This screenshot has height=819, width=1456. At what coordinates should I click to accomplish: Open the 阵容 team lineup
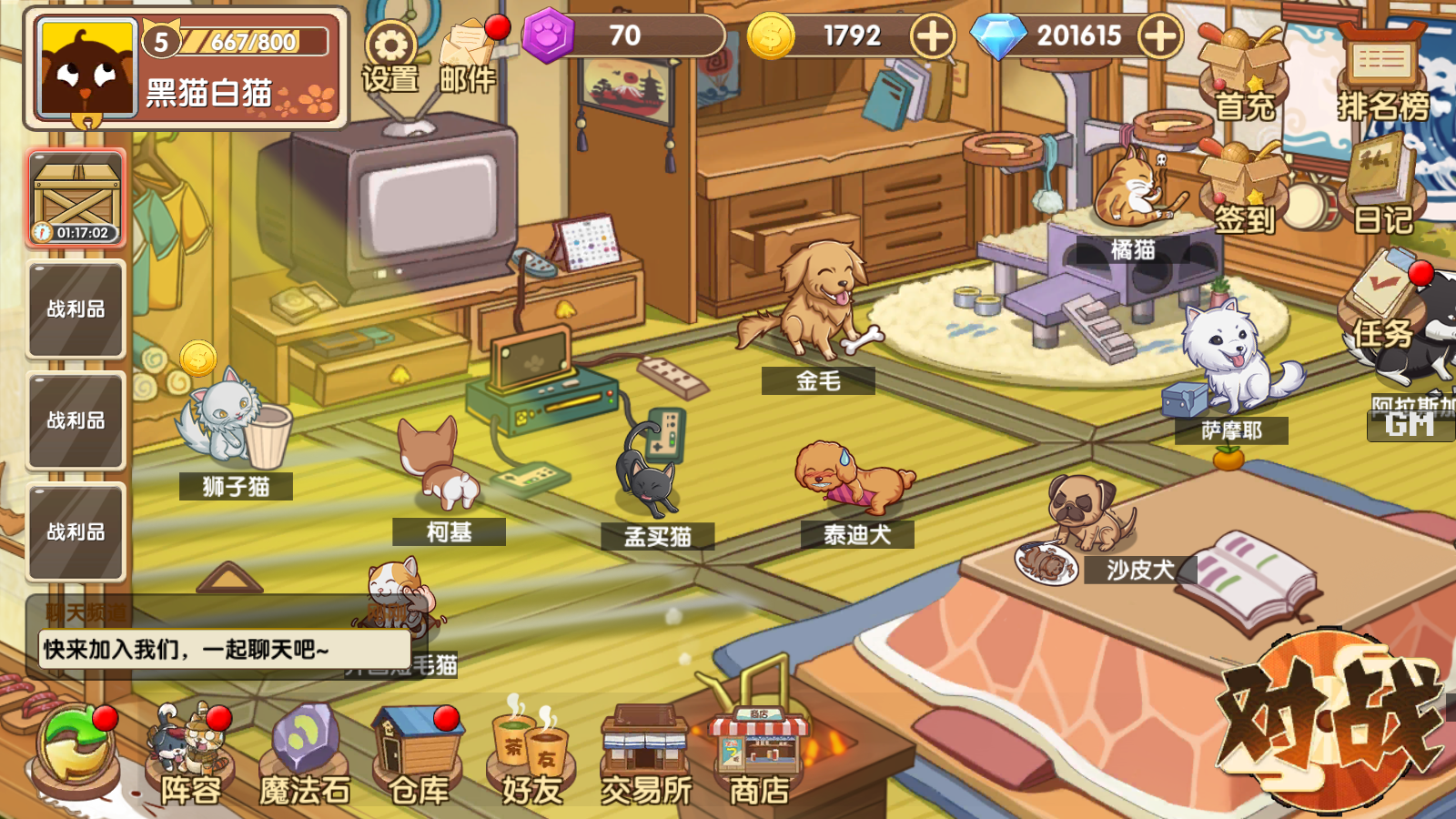(191, 755)
